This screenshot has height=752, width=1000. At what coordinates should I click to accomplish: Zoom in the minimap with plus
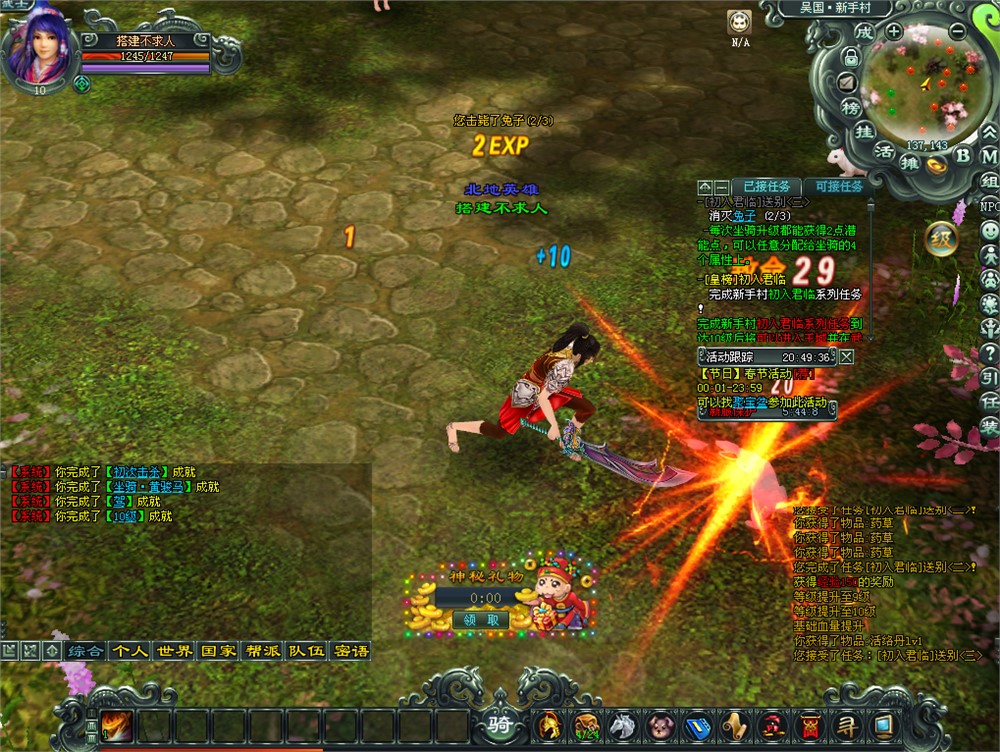(x=893, y=31)
